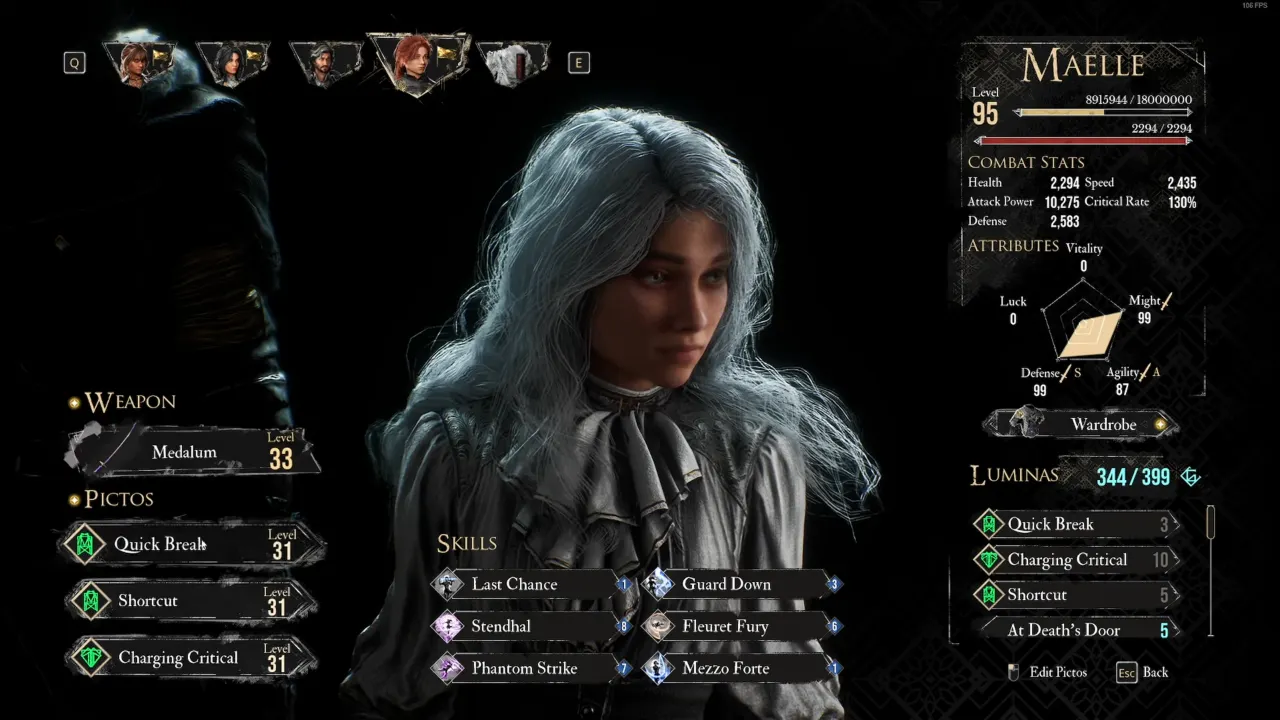Image resolution: width=1280 pixels, height=720 pixels.
Task: Click the Luminas counter icon beside 344/399
Action: pyautogui.click(x=1190, y=477)
